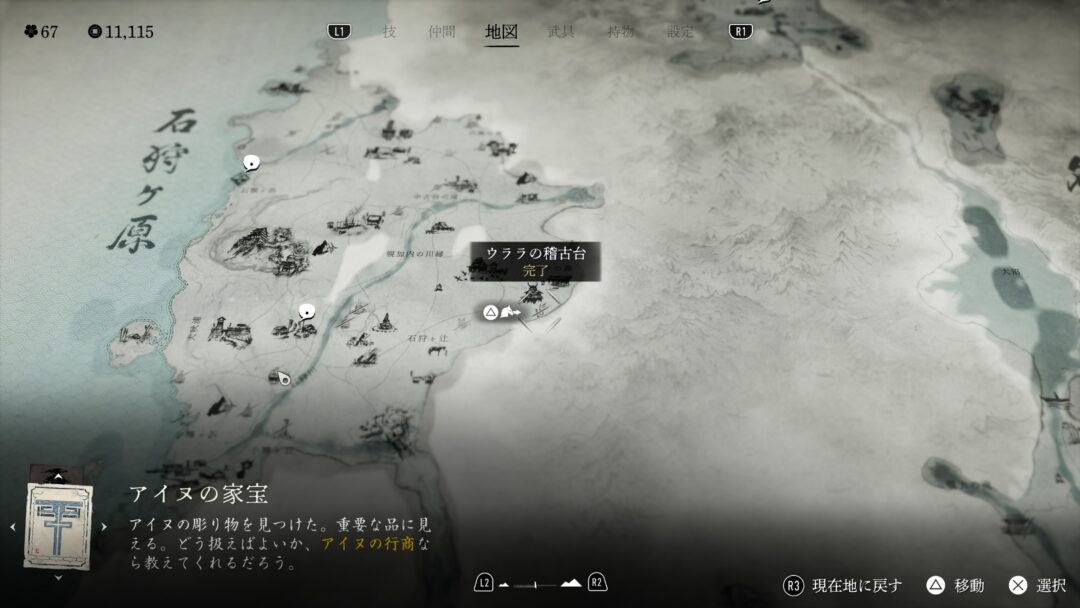
Task: Select the アイヌの家宝 quest card
Action: click(58, 525)
